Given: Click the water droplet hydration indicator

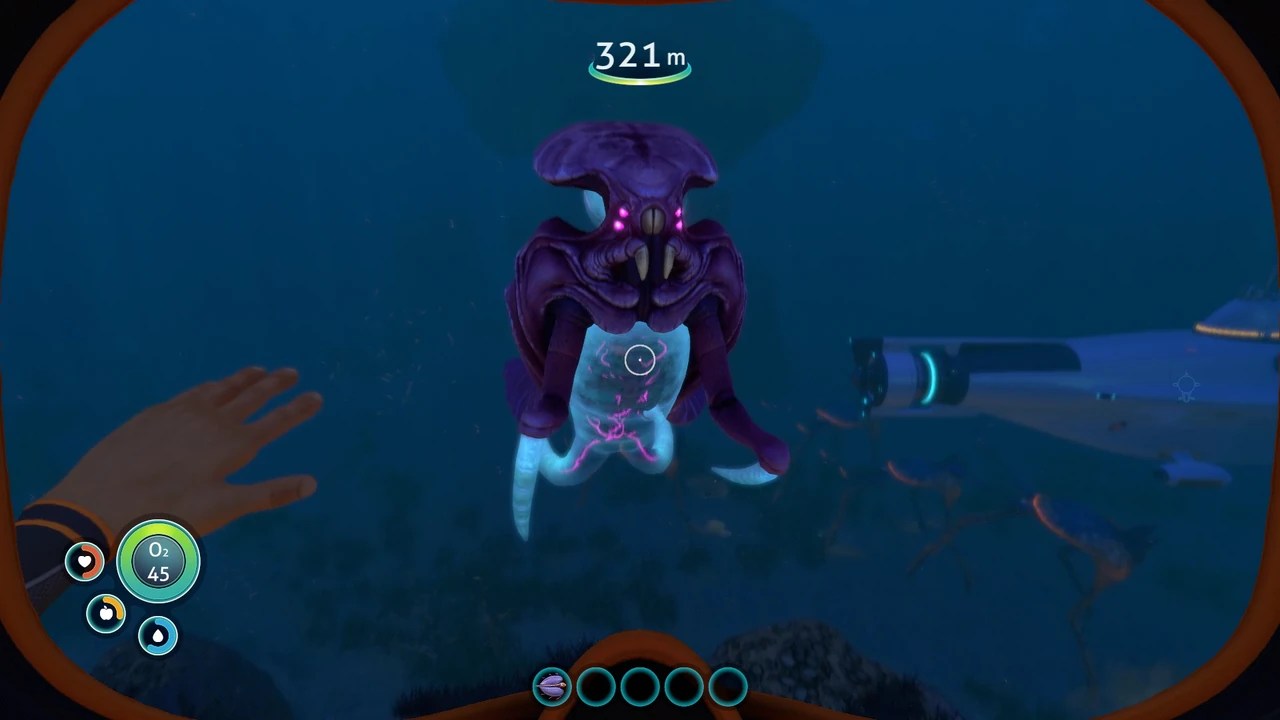Looking at the screenshot, I should (157, 636).
